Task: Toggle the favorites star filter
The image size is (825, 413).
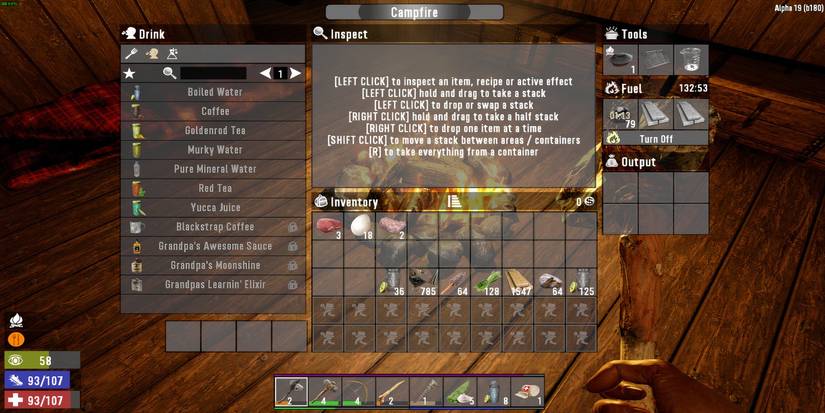Action: (x=129, y=74)
